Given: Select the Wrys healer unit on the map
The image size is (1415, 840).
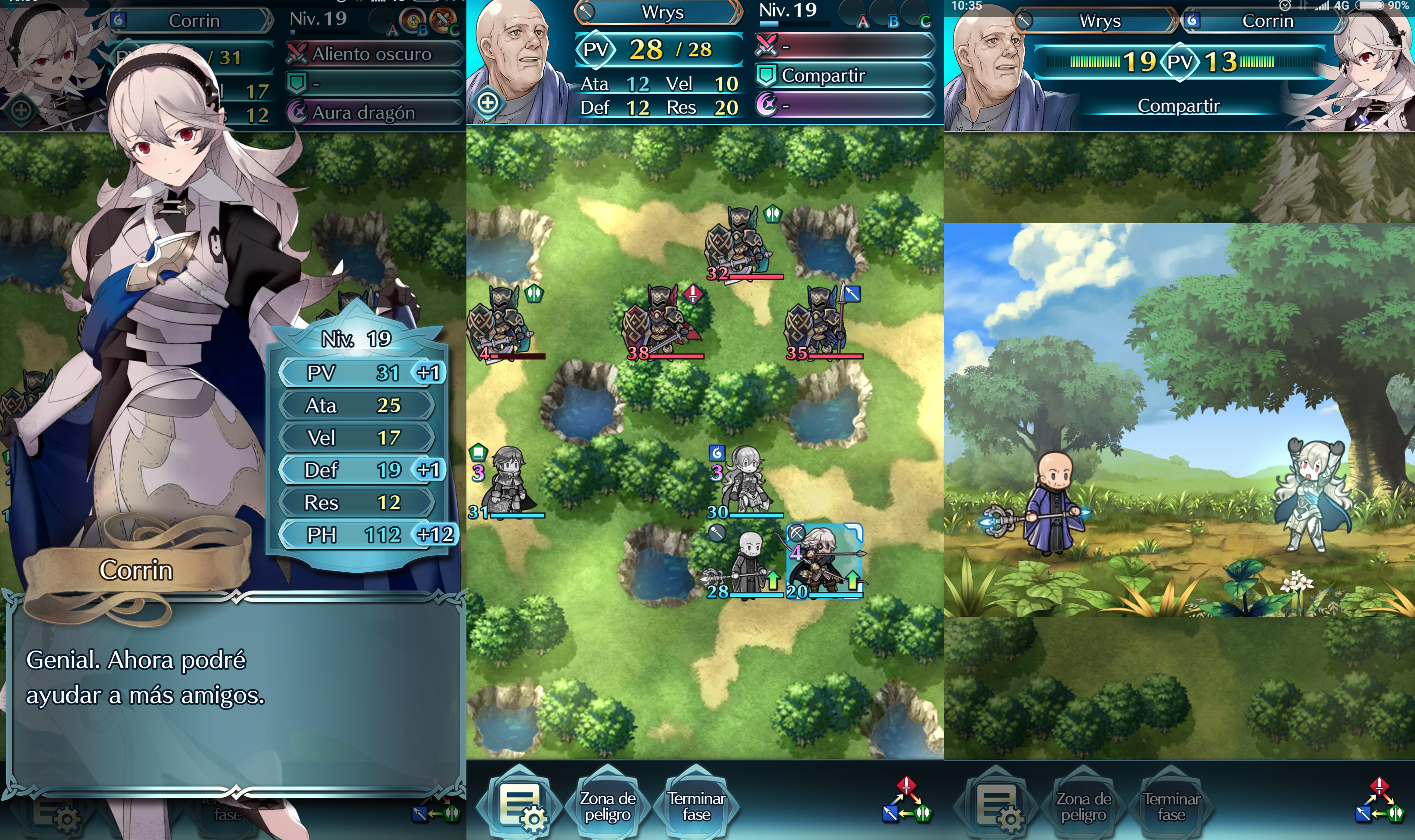Looking at the screenshot, I should pos(747,563).
